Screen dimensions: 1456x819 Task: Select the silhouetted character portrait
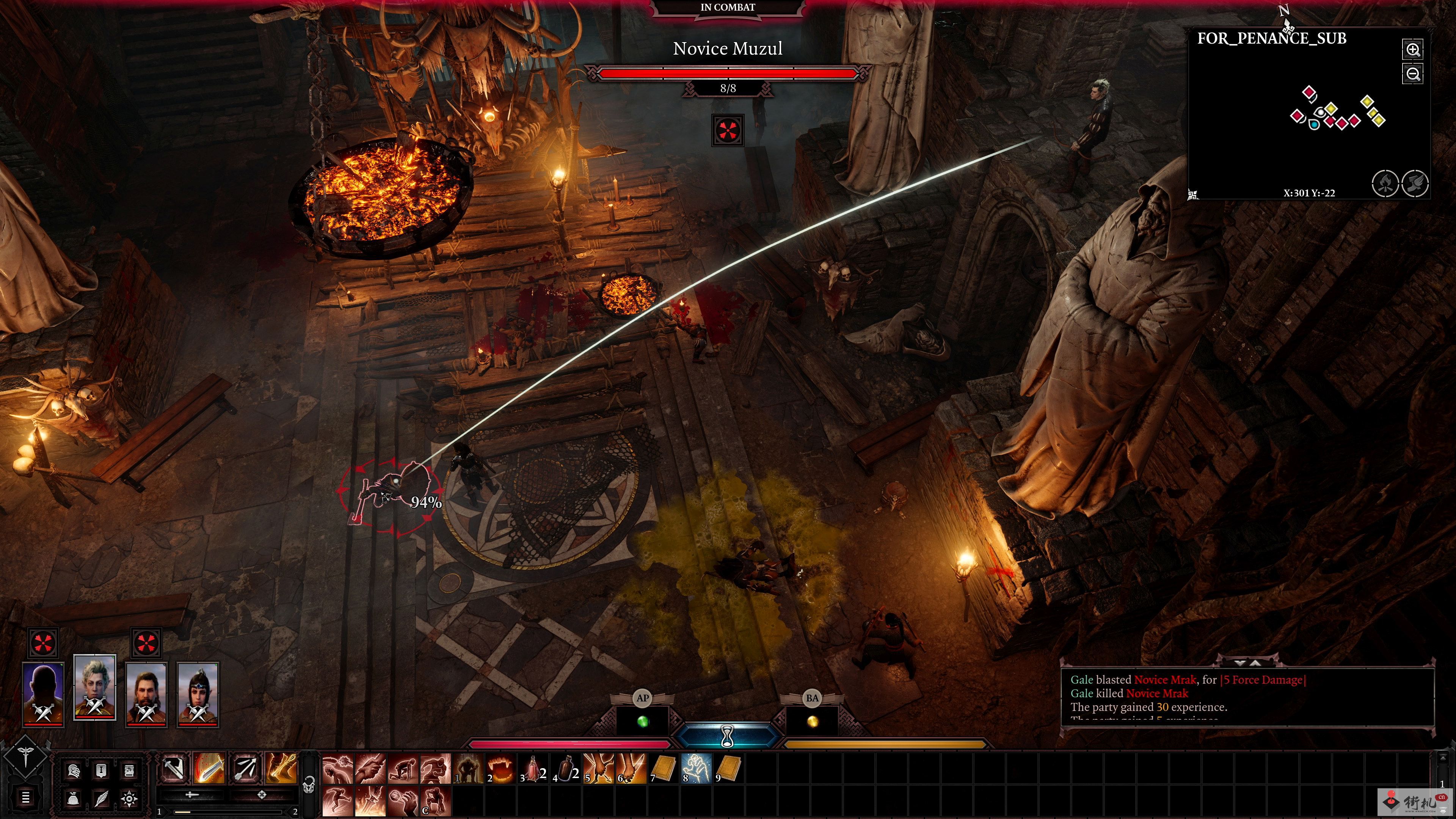pyautogui.click(x=43, y=694)
